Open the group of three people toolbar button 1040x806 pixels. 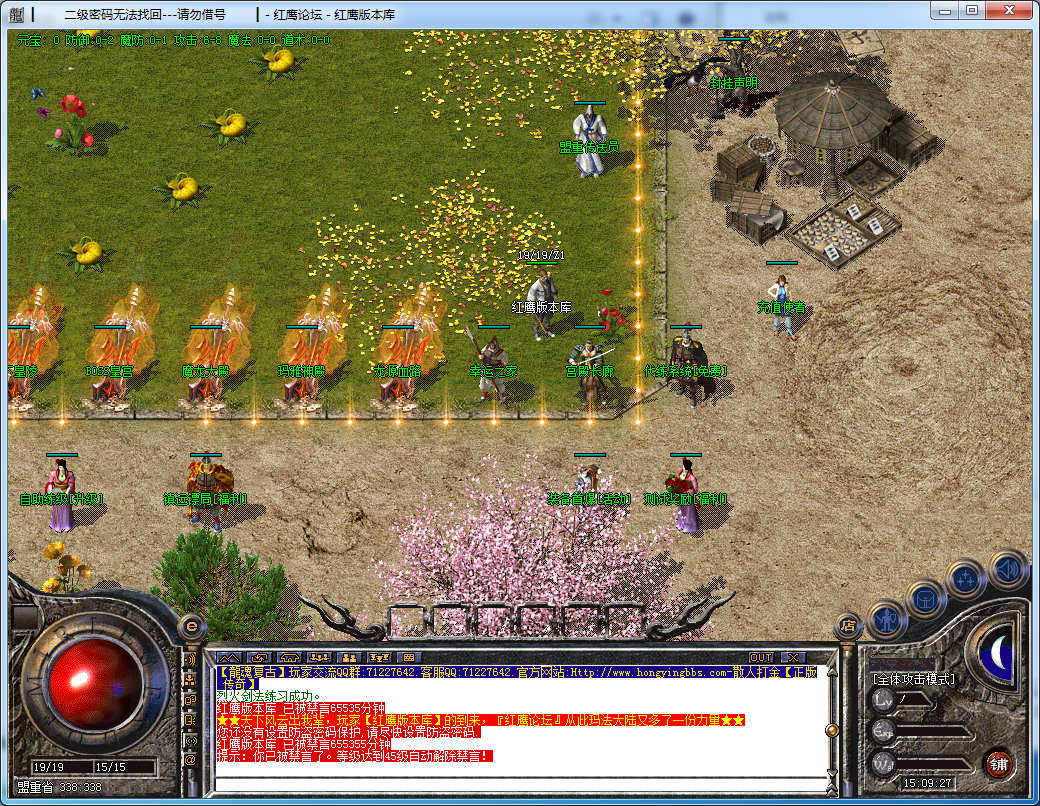coord(320,657)
